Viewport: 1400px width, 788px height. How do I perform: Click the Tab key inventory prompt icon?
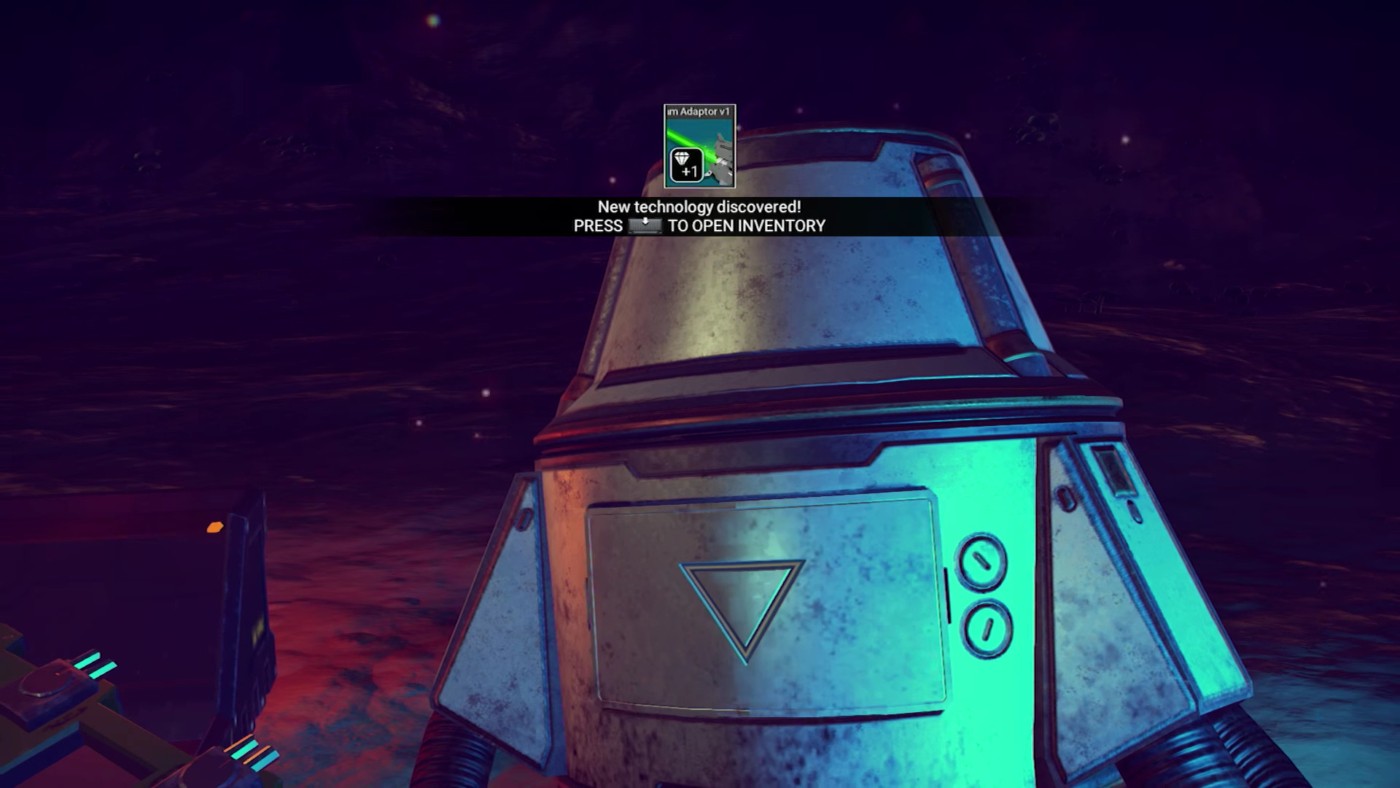(x=644, y=225)
